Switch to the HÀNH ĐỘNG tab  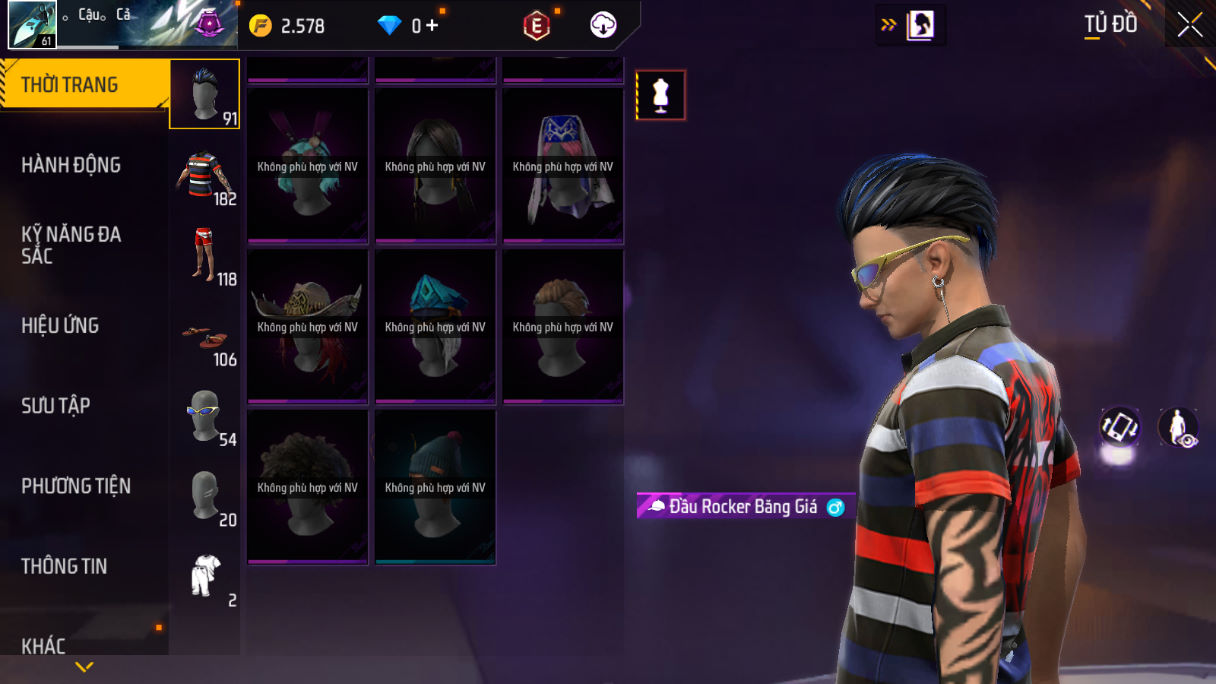click(x=71, y=166)
